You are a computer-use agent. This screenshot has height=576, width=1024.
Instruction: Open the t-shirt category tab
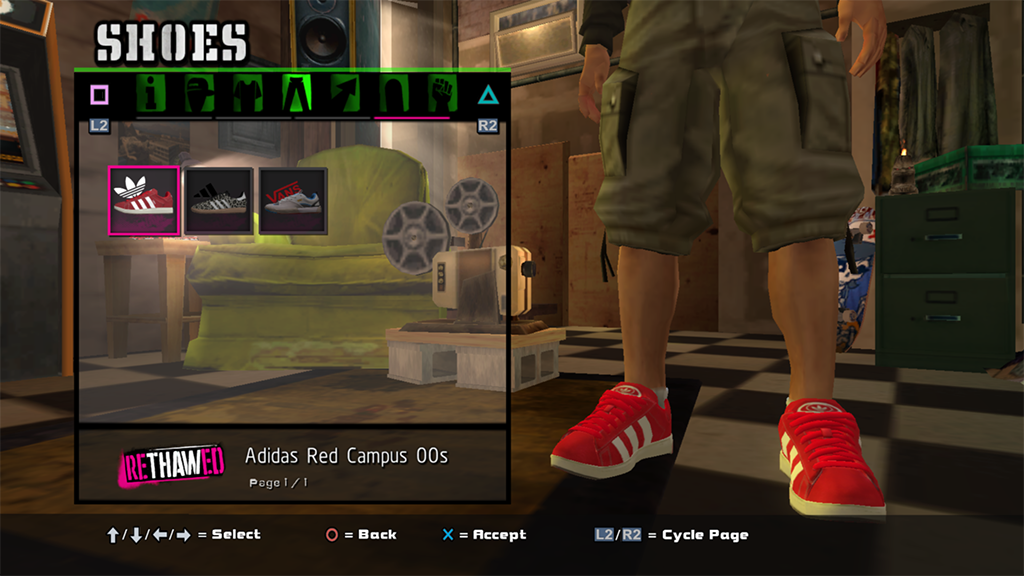tap(247, 94)
